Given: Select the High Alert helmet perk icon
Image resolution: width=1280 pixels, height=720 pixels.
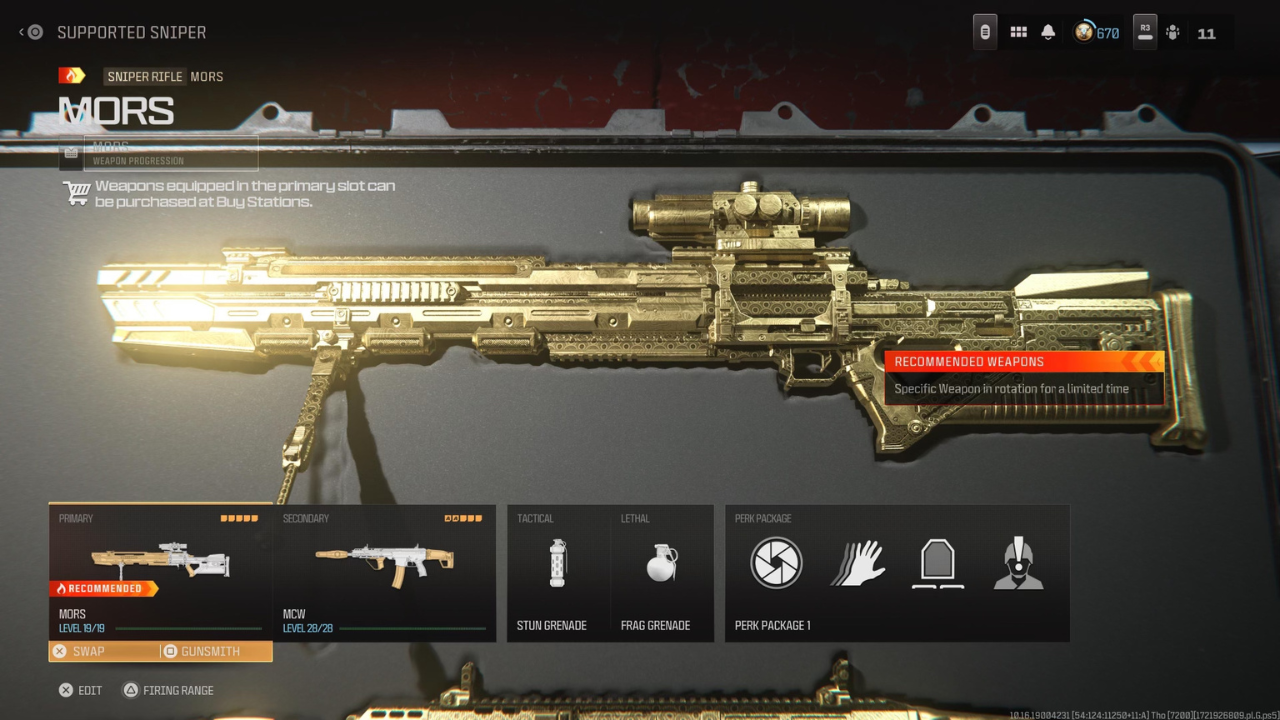Looking at the screenshot, I should (x=1019, y=562).
